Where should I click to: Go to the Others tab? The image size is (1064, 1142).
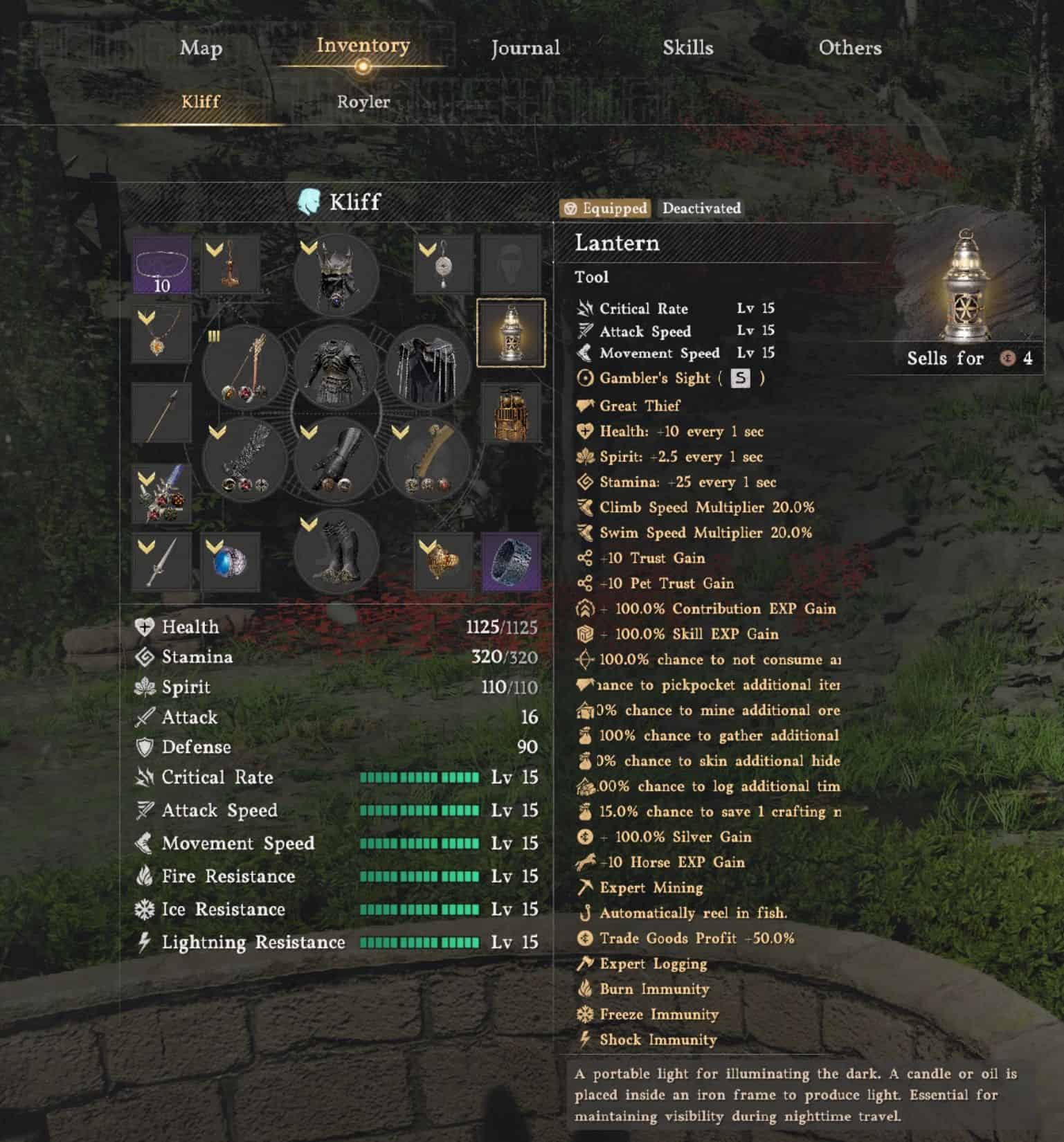850,48
